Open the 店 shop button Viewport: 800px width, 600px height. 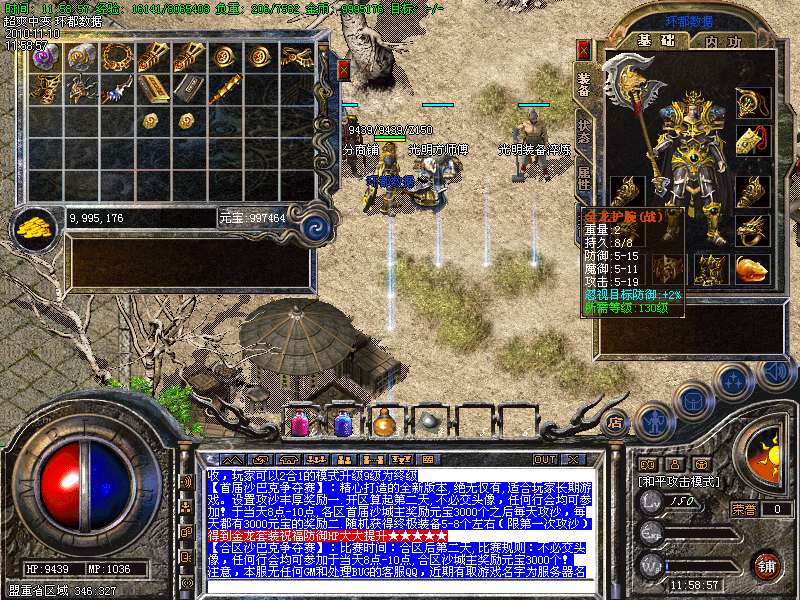(615, 423)
